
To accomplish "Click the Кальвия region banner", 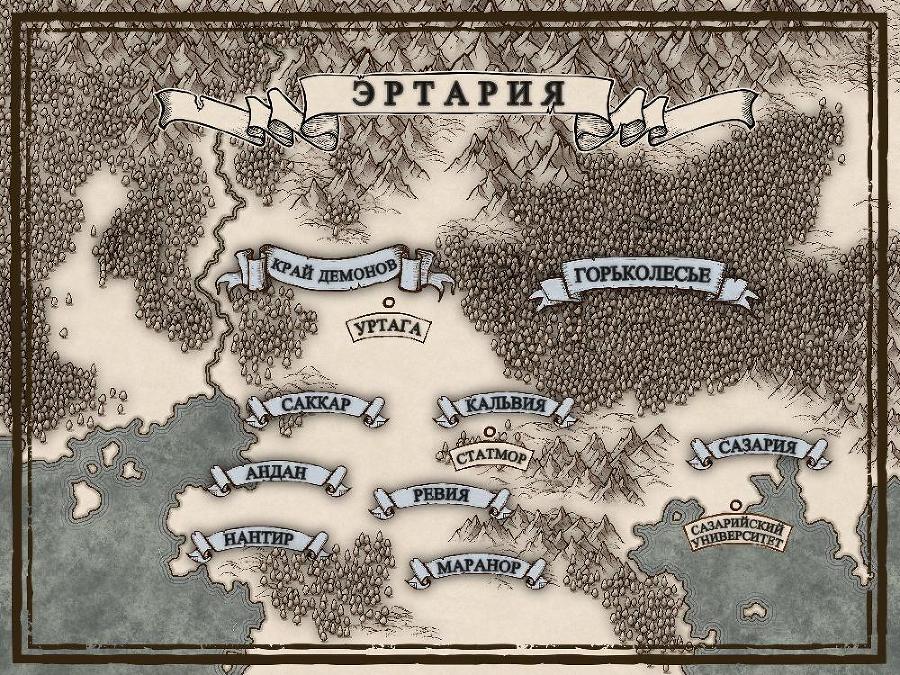I will coord(505,406).
